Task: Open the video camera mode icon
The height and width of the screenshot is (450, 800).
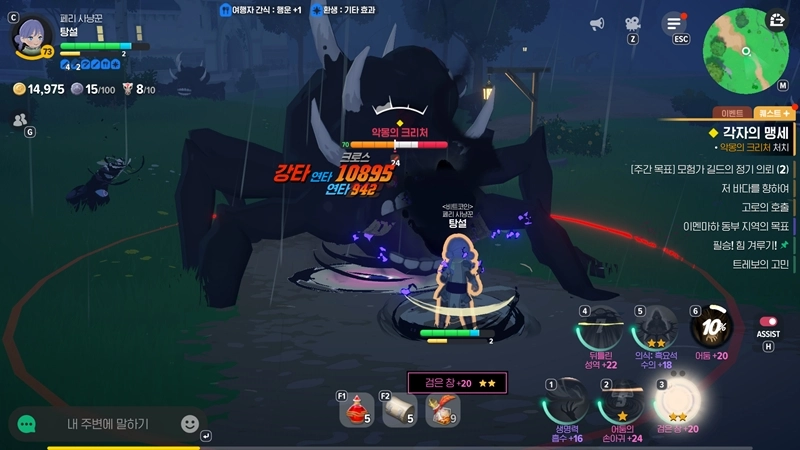Action: coord(633,23)
